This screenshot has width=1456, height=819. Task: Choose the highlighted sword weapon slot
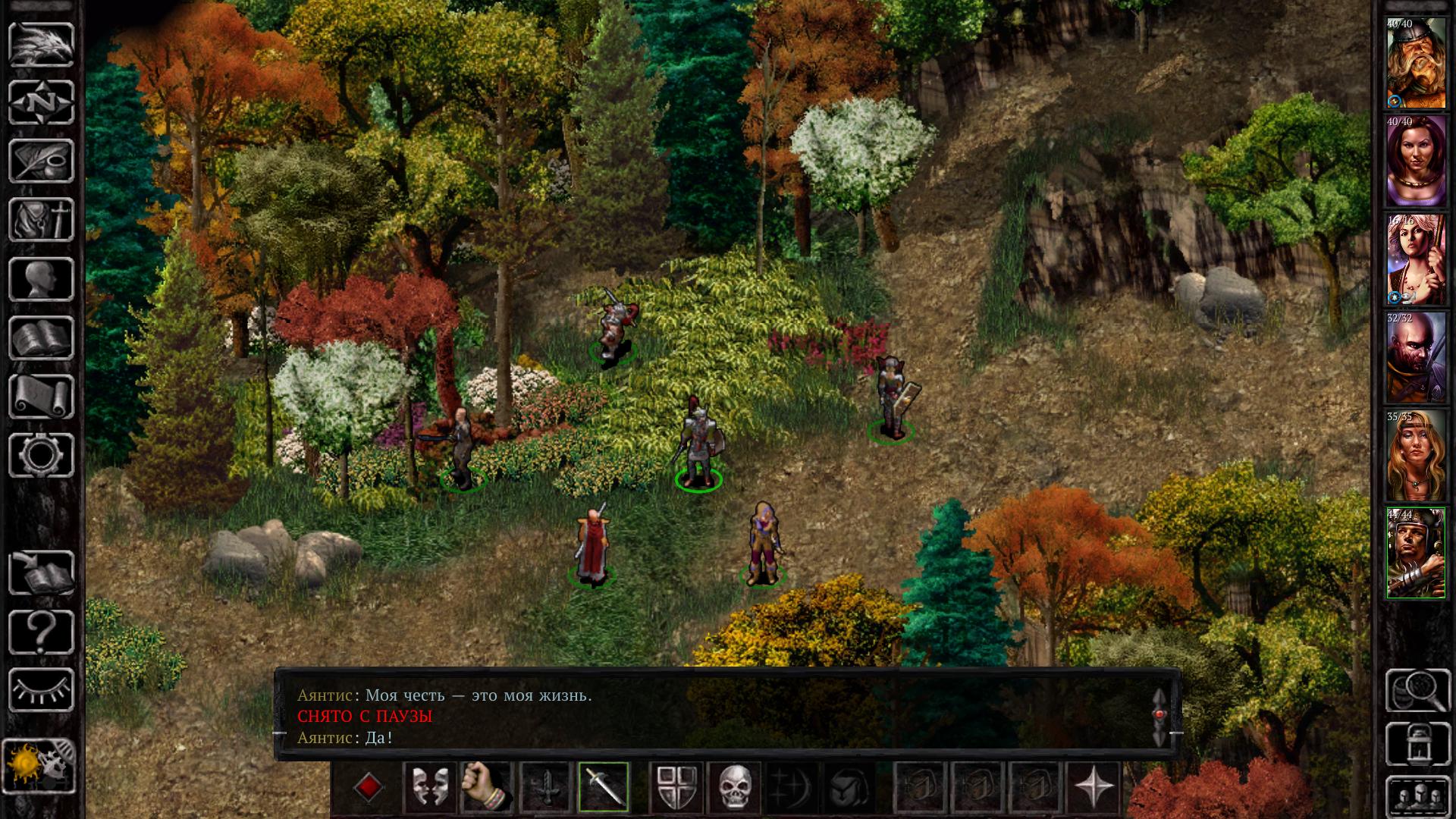click(x=604, y=787)
